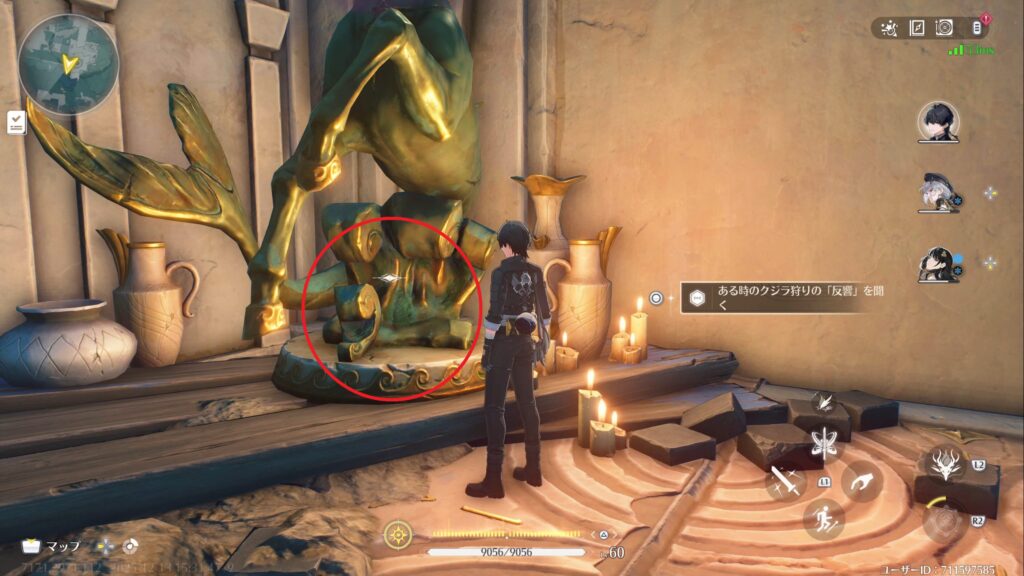Switch to the white-haired party member
Screen dimensions: 1024x576
(x=938, y=193)
